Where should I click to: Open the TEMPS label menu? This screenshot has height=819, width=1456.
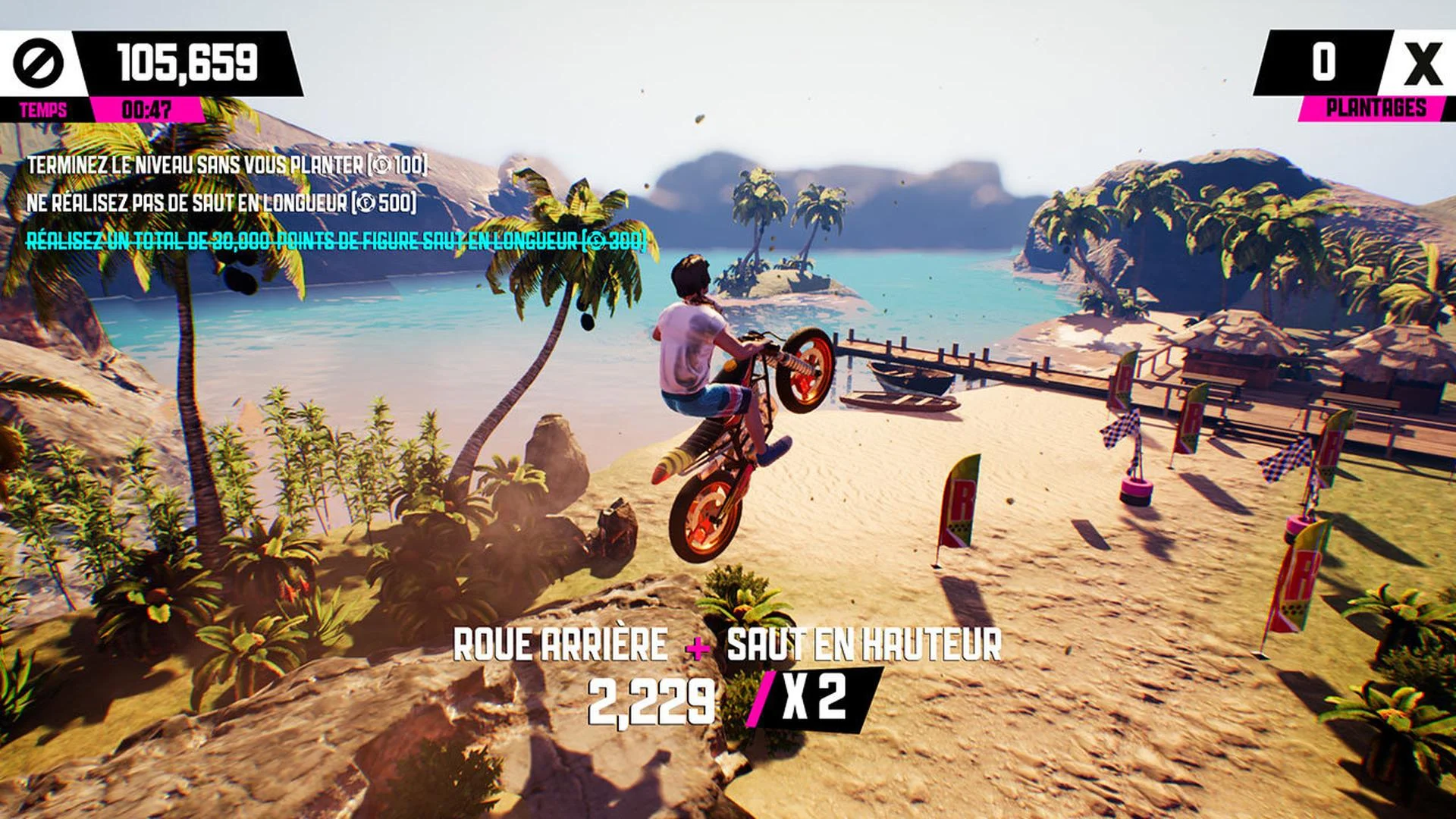point(43,109)
